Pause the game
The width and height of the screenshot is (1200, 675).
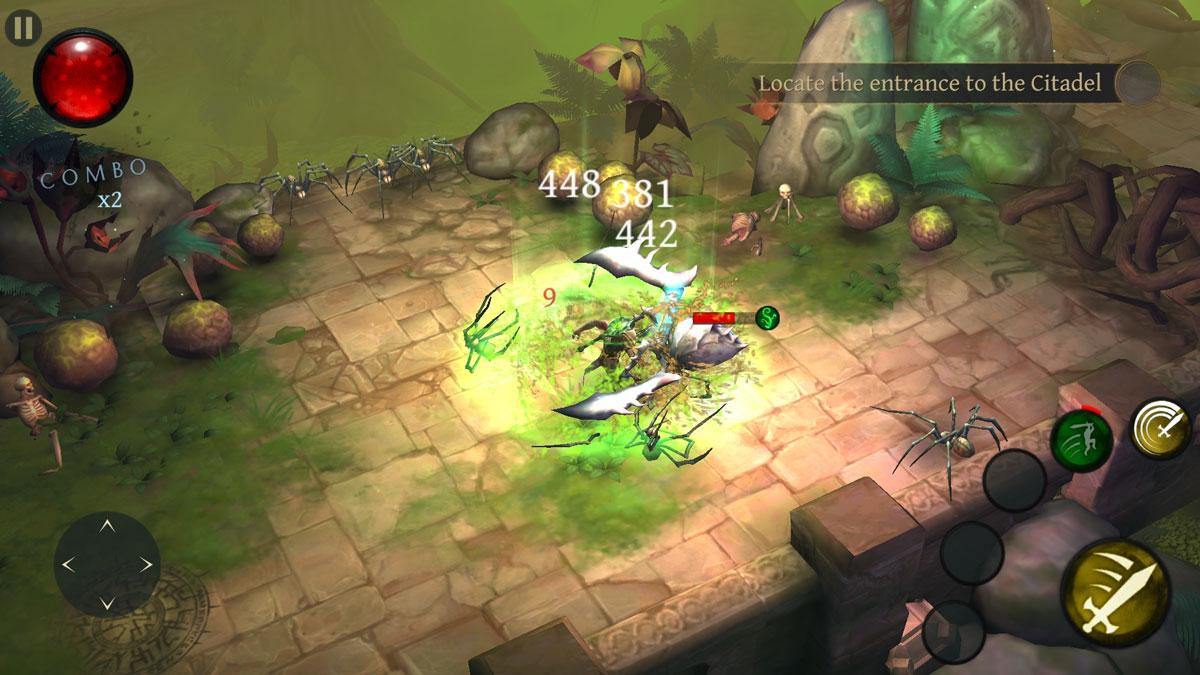(21, 27)
